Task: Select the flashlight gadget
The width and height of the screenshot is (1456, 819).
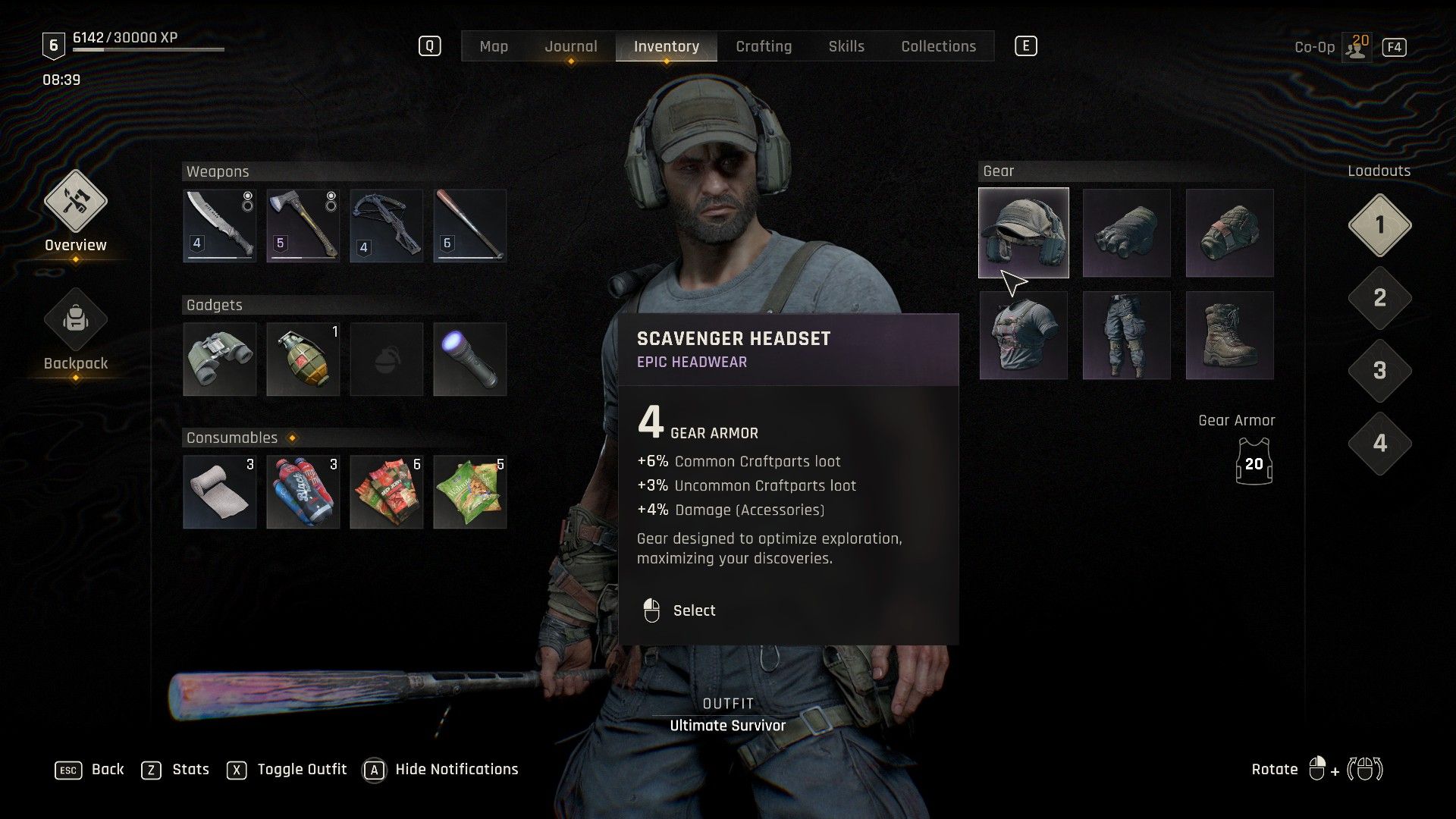Action: (x=470, y=359)
